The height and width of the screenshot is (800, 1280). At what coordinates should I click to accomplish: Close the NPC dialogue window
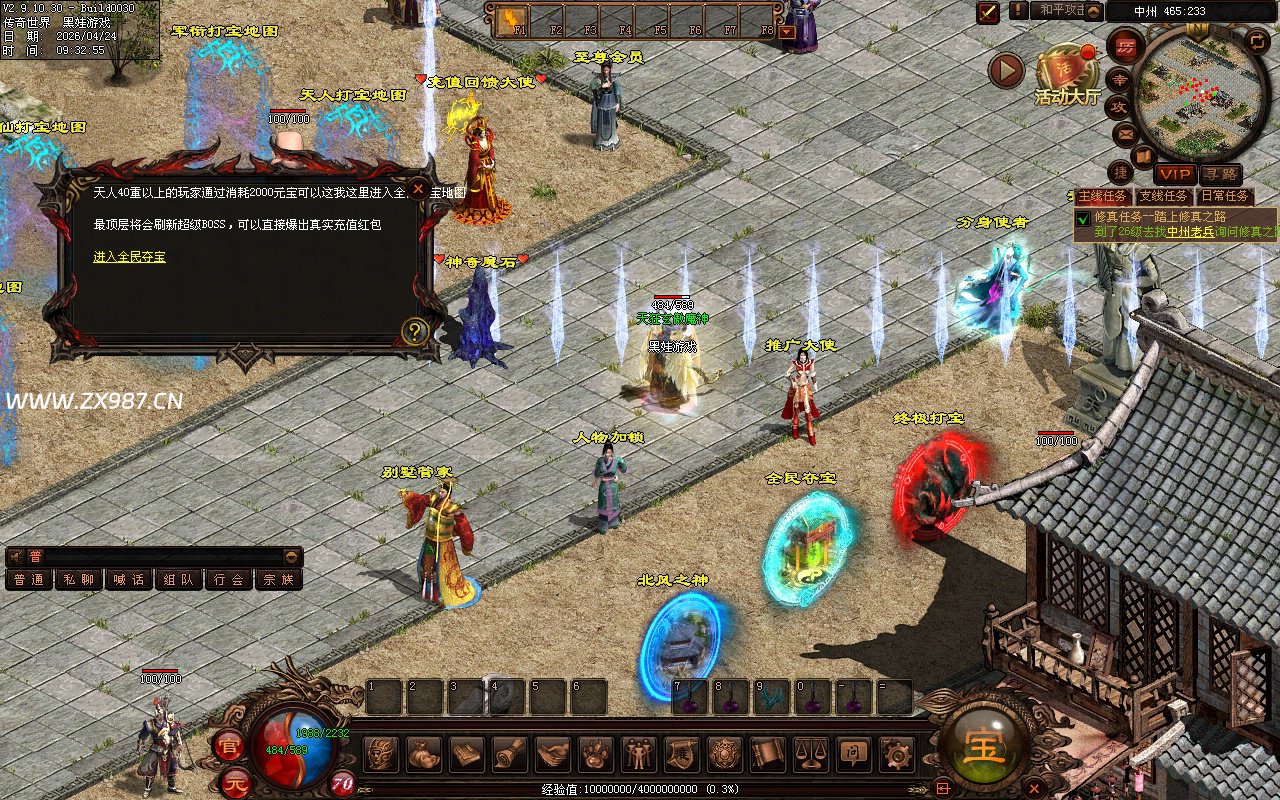[418, 187]
